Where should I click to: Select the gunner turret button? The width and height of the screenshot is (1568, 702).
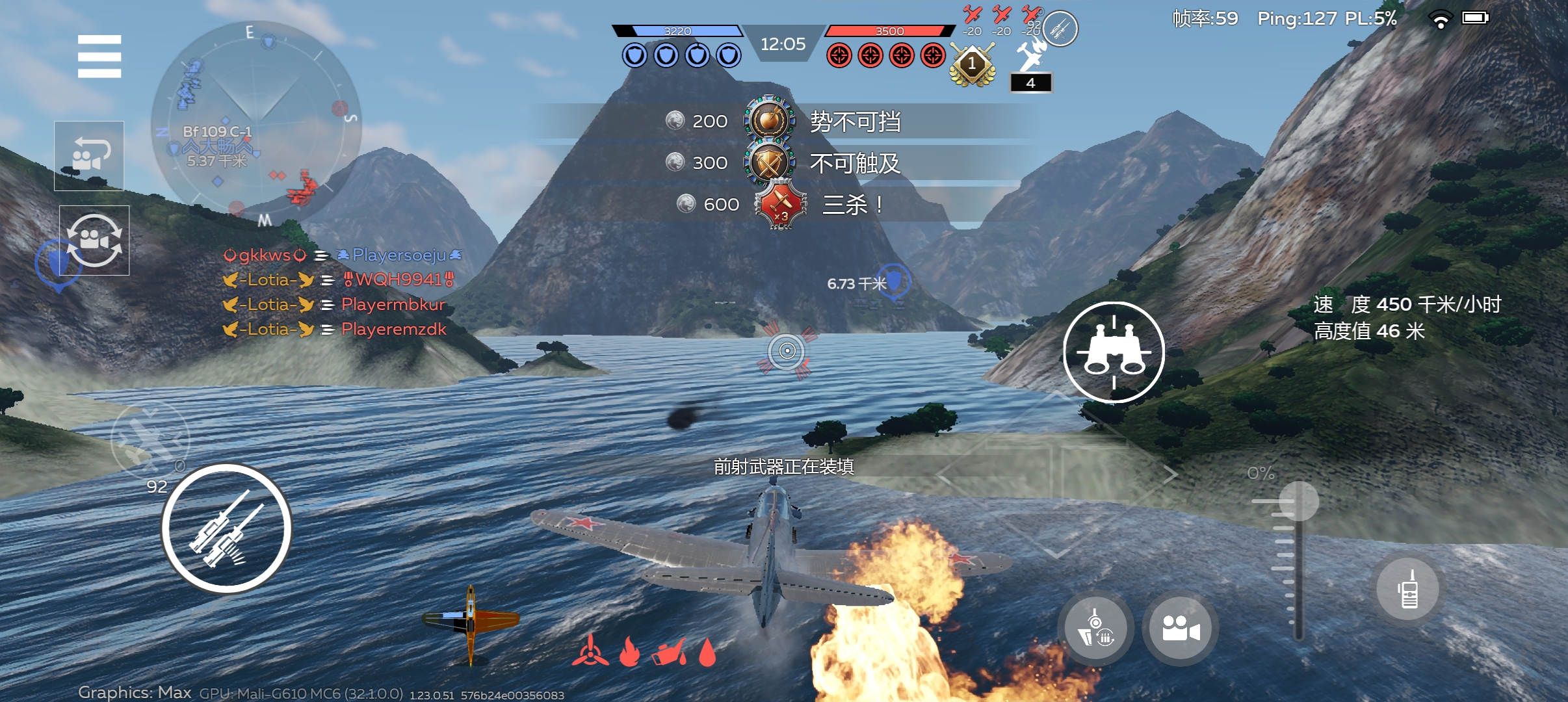[x=1096, y=629]
